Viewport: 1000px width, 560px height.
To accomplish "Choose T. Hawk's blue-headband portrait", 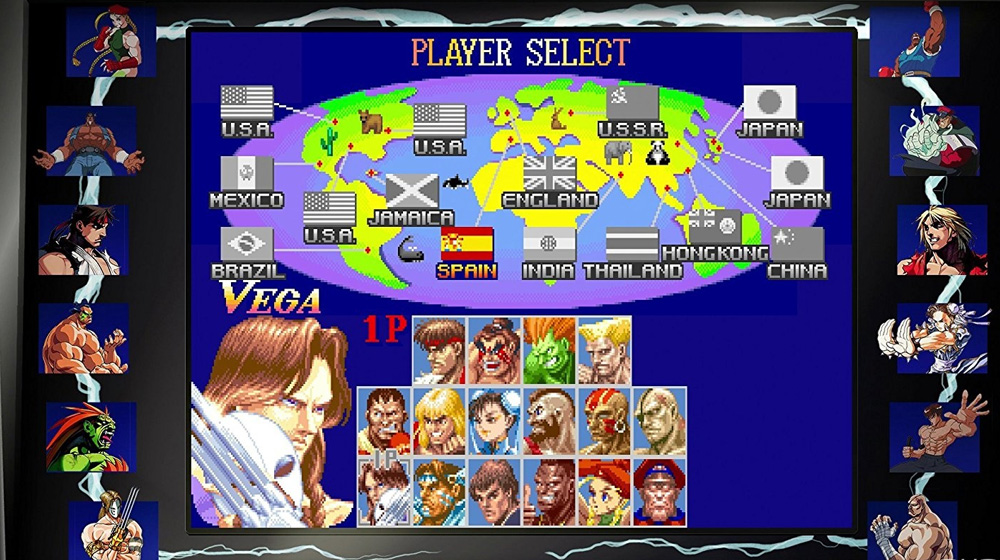I will click(440, 491).
